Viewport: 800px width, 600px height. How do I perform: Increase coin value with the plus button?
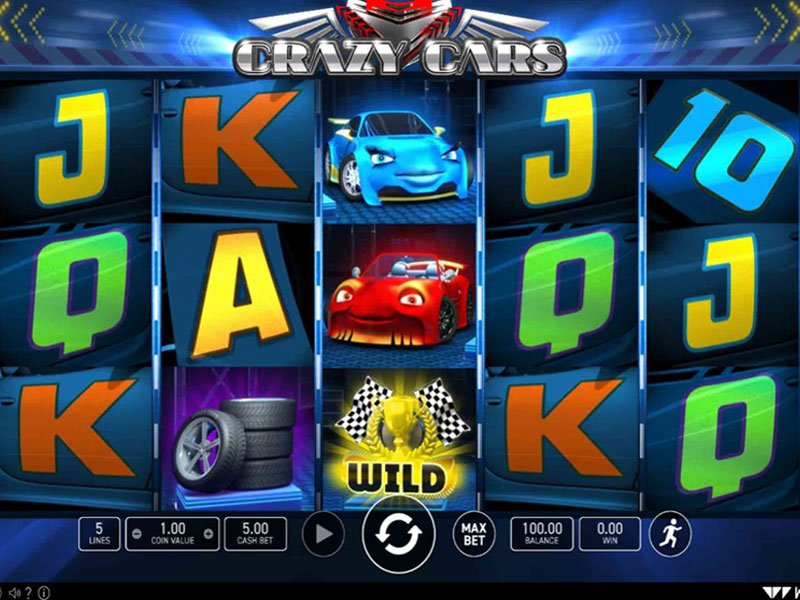(x=210, y=534)
